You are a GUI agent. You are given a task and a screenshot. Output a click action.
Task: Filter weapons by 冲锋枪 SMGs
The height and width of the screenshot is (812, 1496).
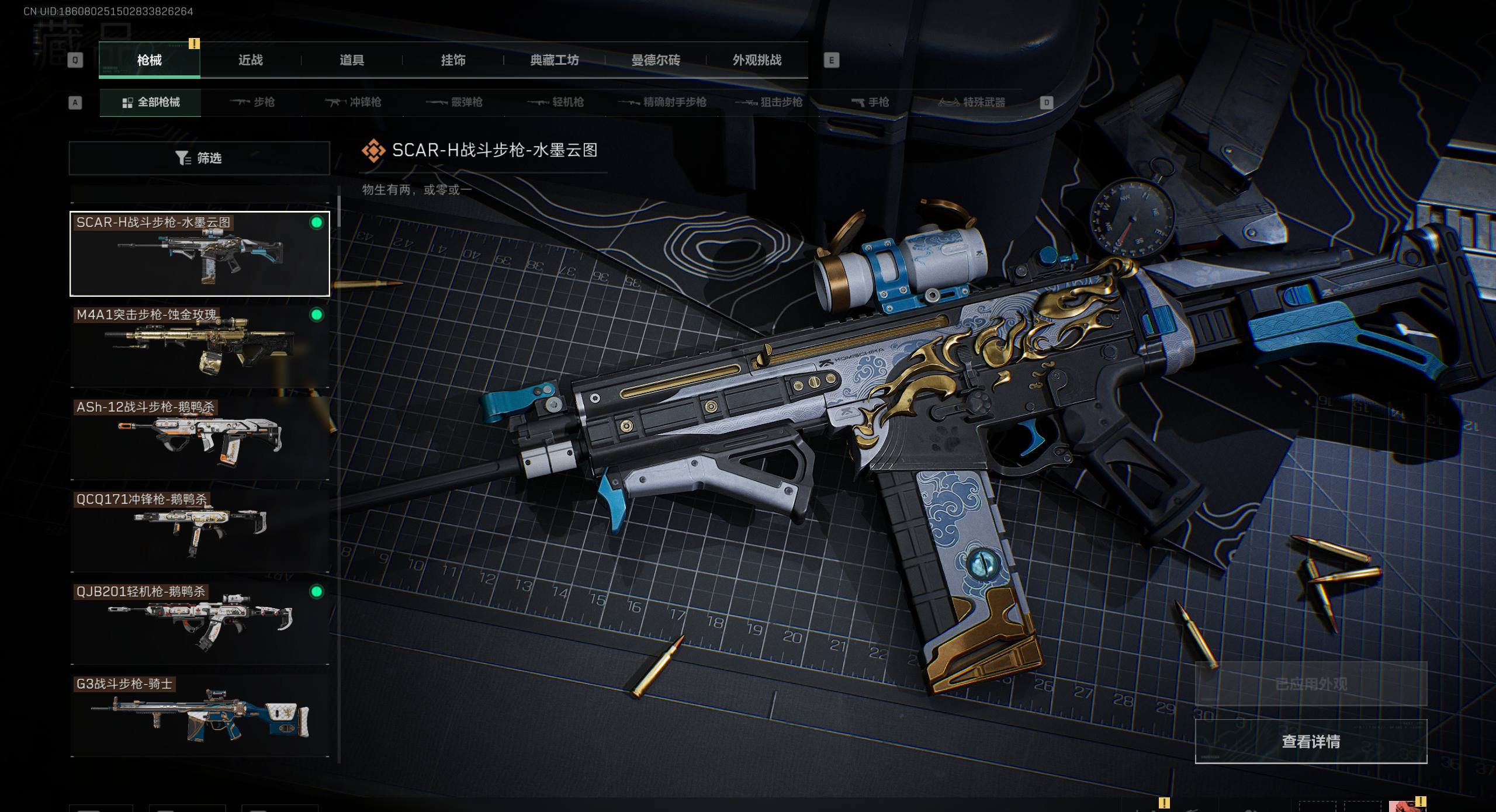353,103
